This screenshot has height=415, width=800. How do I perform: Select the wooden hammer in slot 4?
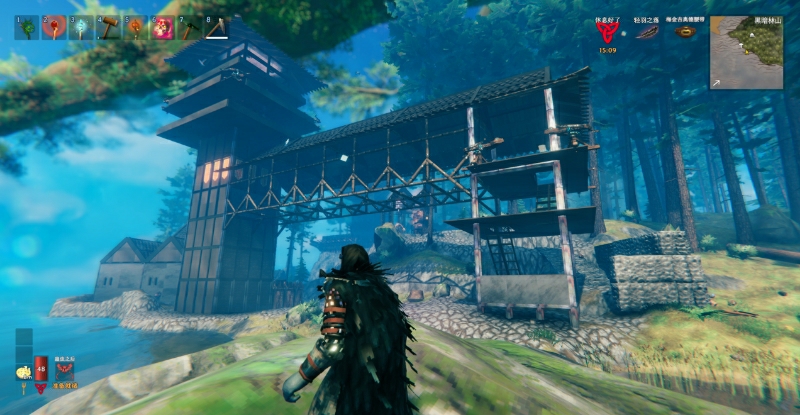[107, 28]
